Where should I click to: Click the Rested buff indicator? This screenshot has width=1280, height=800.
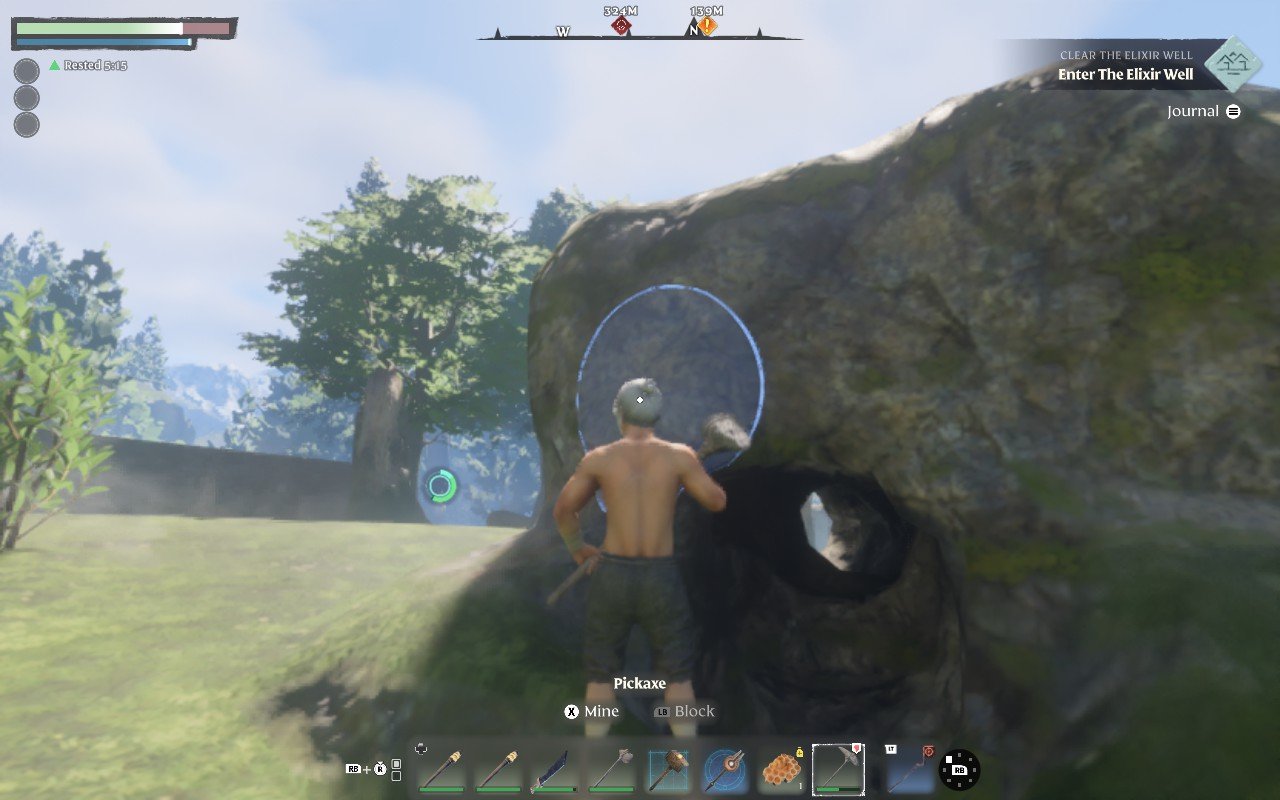tap(88, 65)
